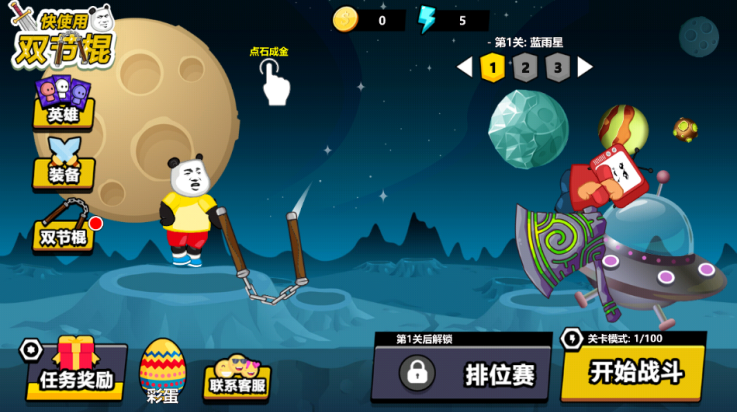Click the locked 排位赛 ranked match button

pyautogui.click(x=466, y=374)
